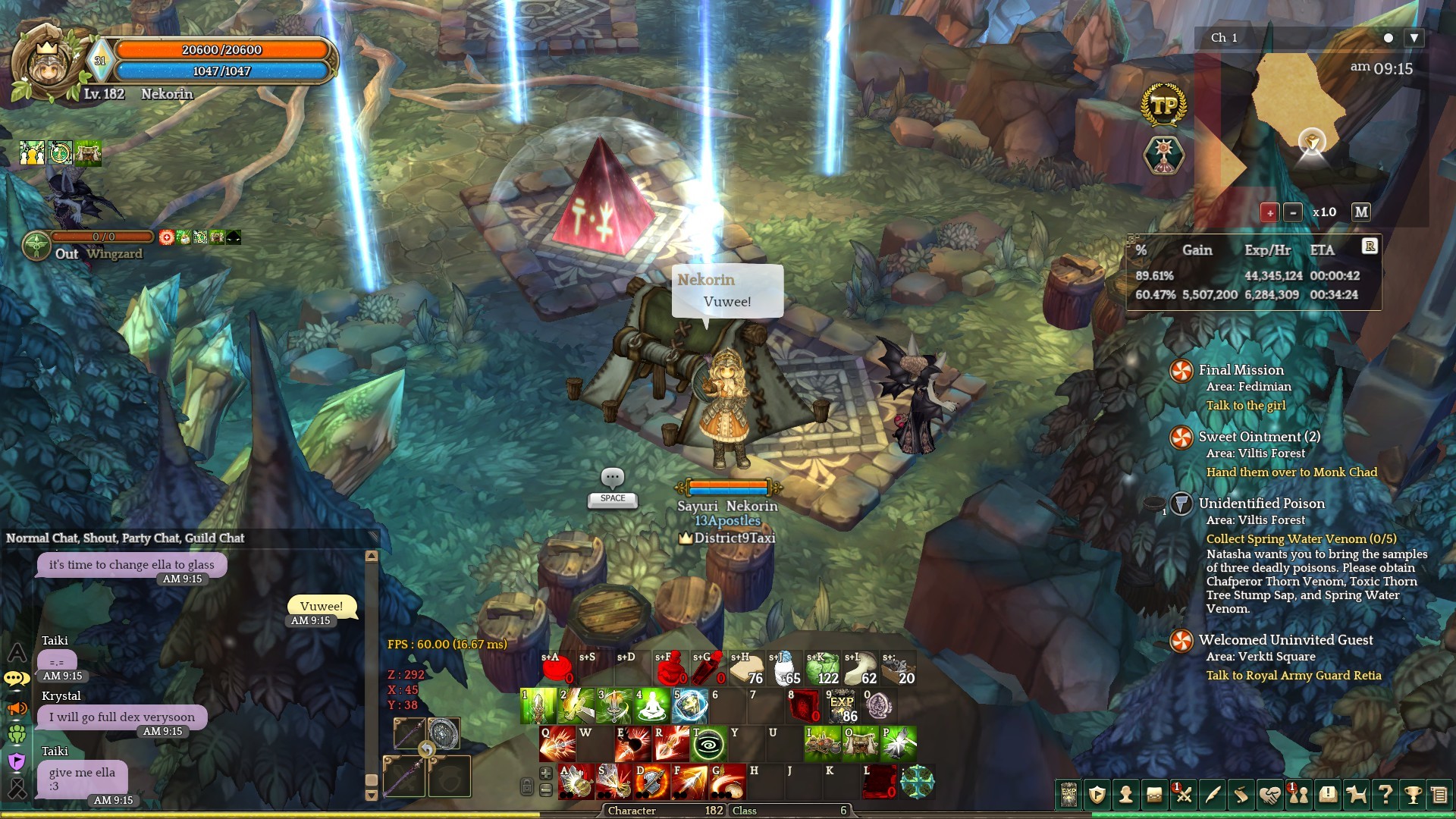Open the help question mark menu
The image size is (1456, 819).
pos(1385,795)
